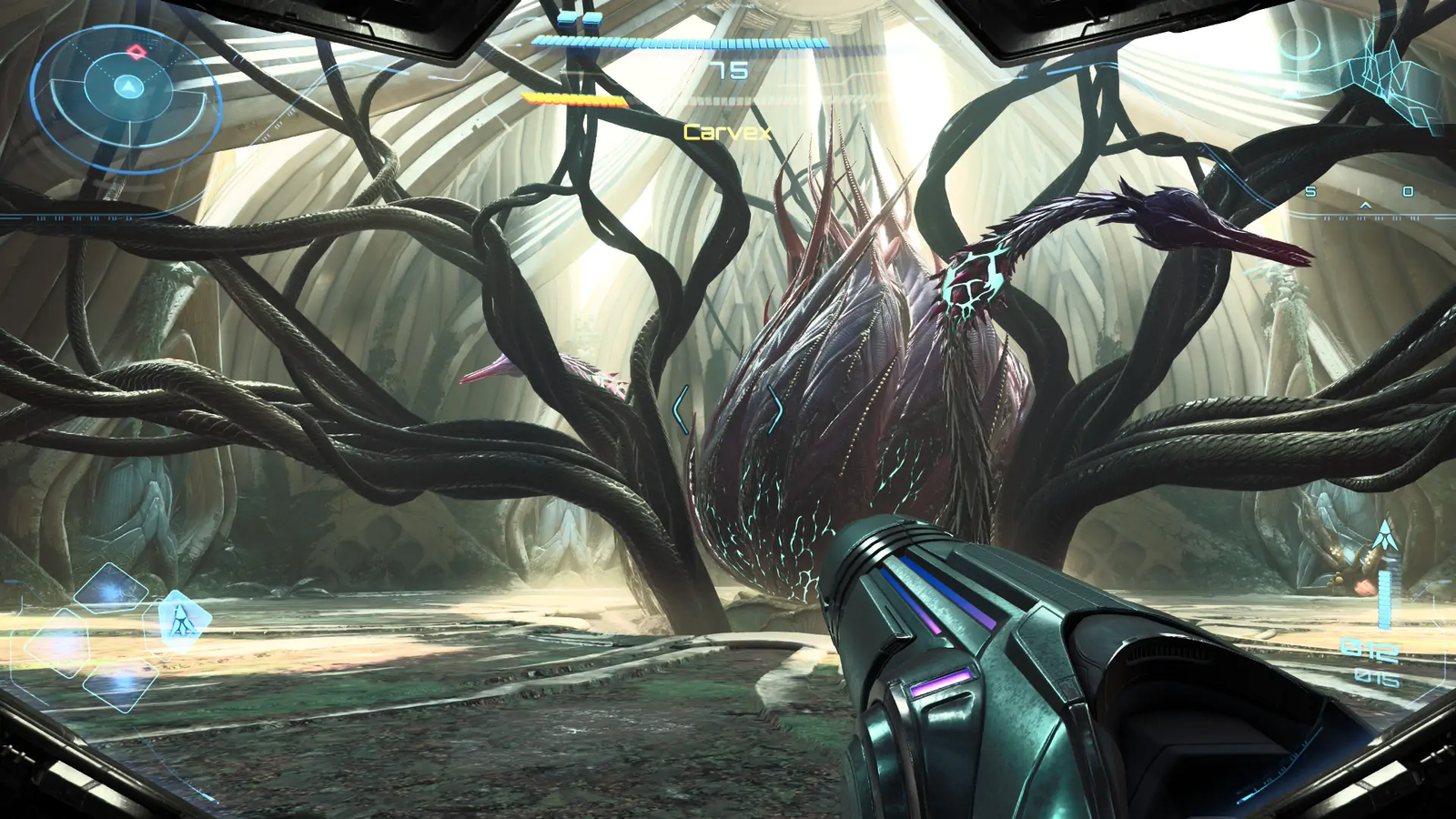Select the S compass heading marker
The height and width of the screenshot is (819, 1456).
(1310, 191)
